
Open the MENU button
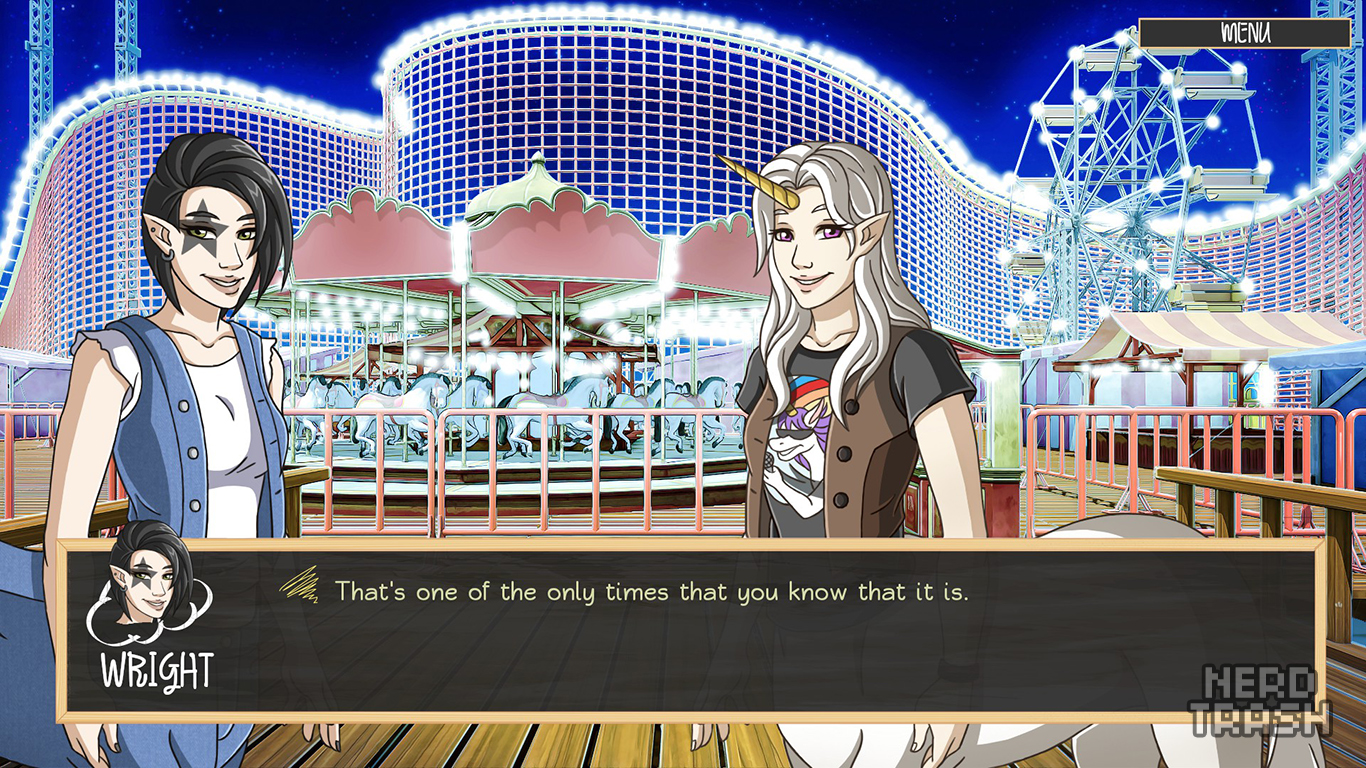click(x=1245, y=33)
